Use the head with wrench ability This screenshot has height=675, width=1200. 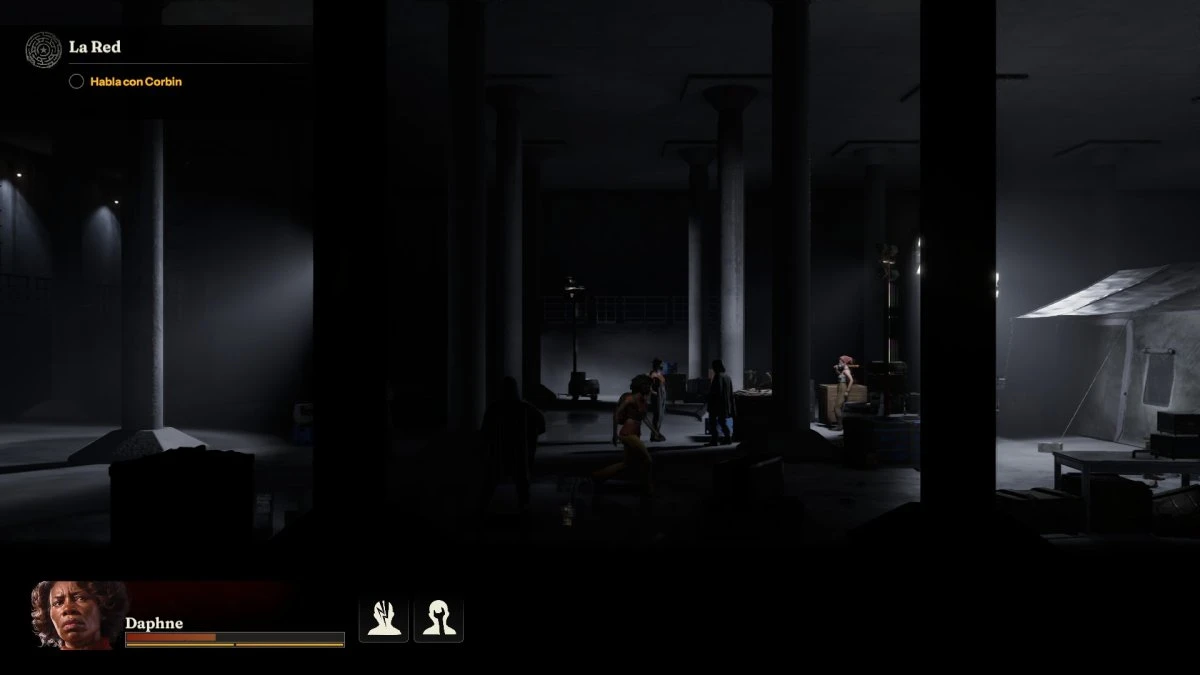[x=438, y=619]
